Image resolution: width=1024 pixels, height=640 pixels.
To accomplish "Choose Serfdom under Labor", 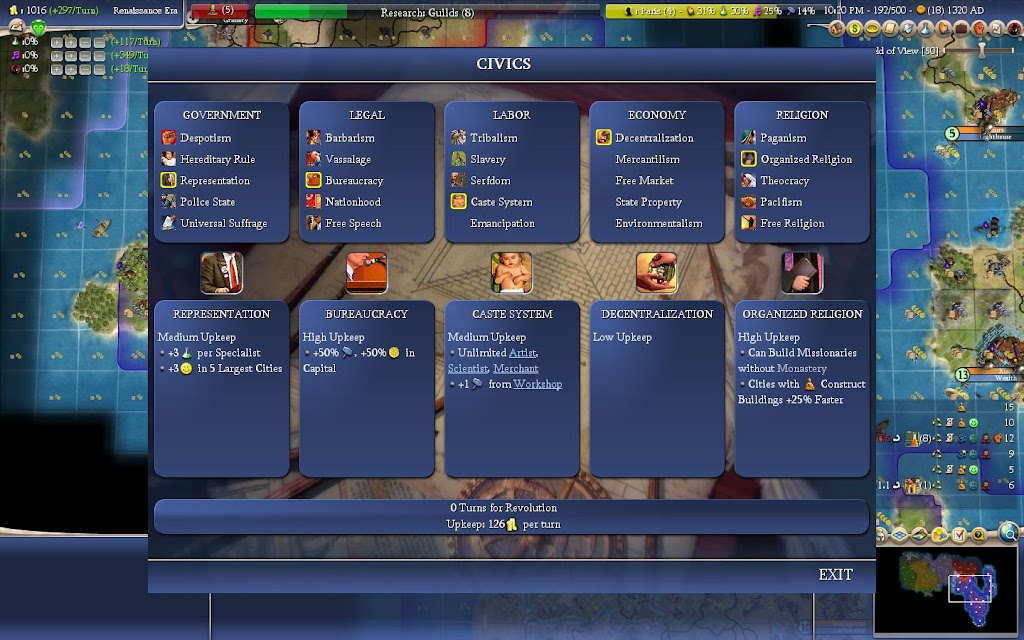I will [490, 181].
